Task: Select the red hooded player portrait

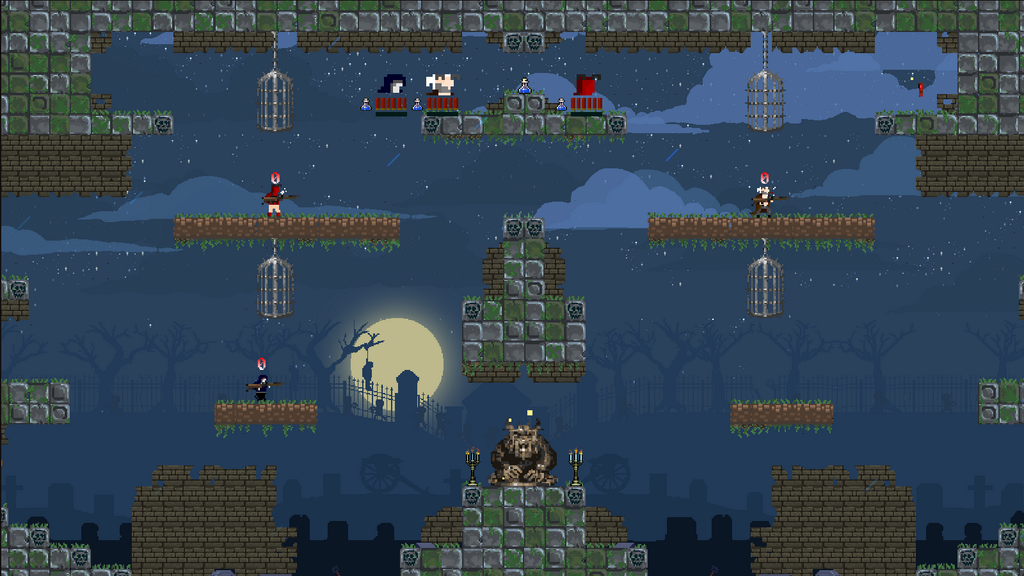Action: point(586,85)
